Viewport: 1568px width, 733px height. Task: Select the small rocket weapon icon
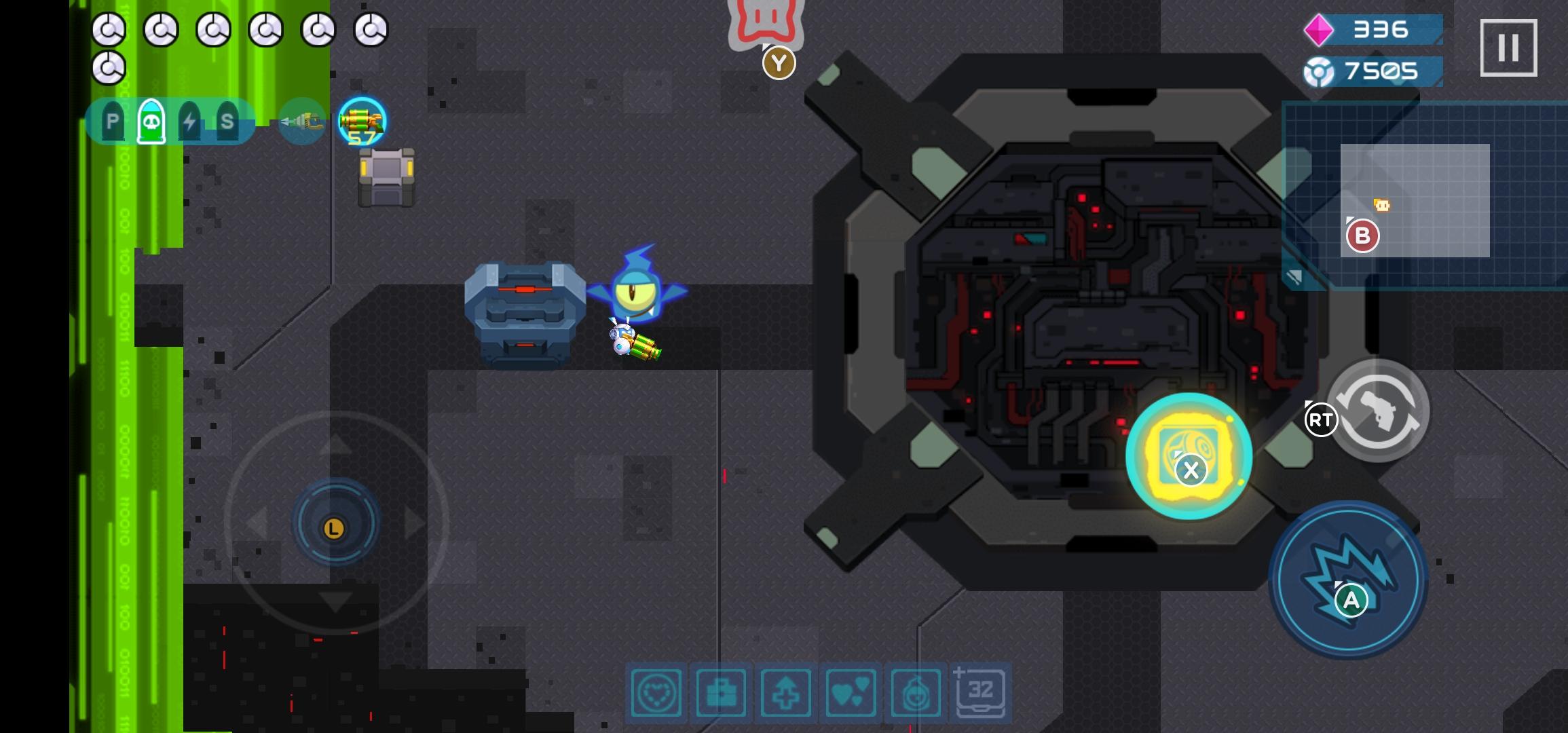coord(301,122)
